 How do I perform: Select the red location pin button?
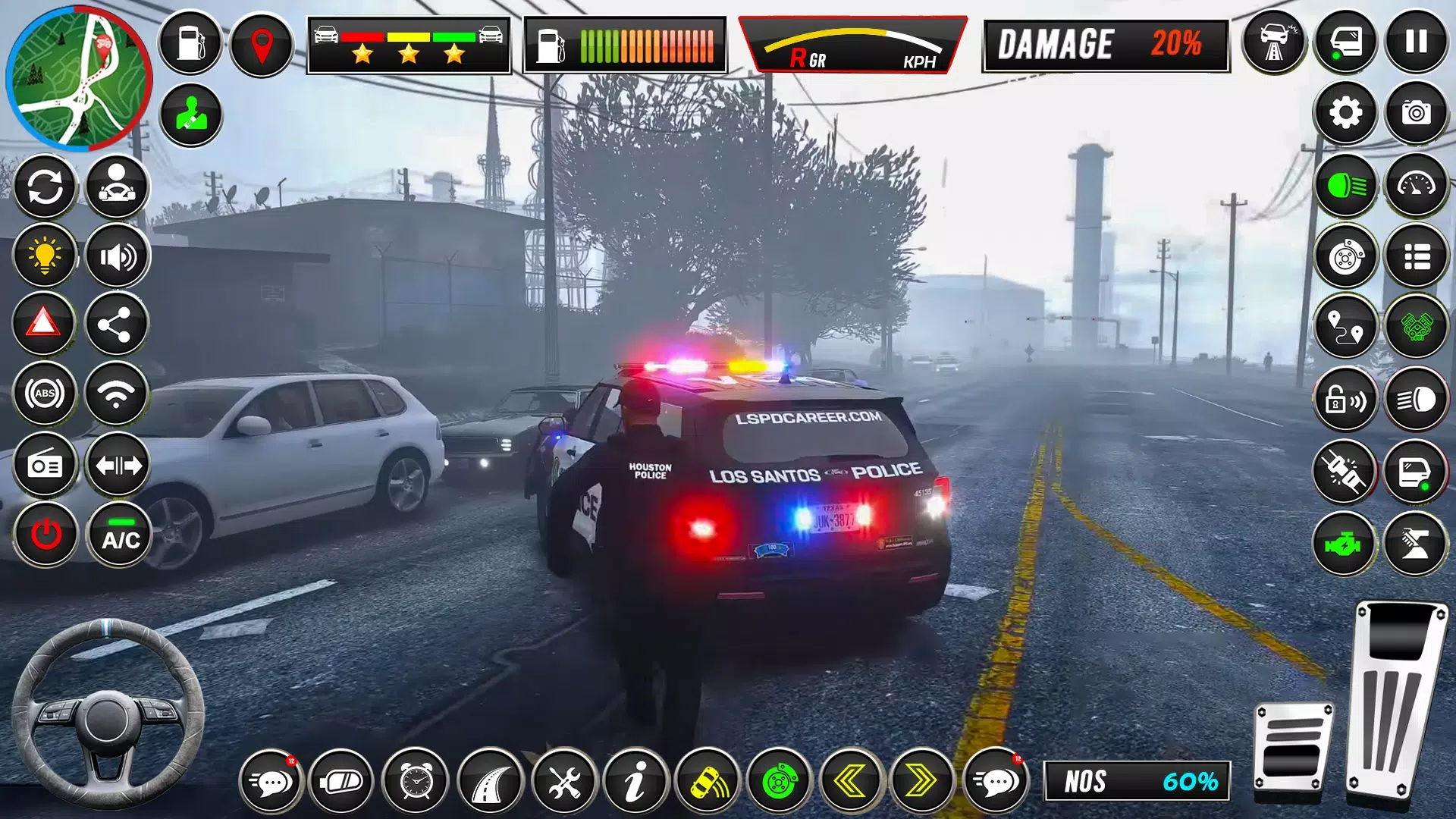[262, 44]
